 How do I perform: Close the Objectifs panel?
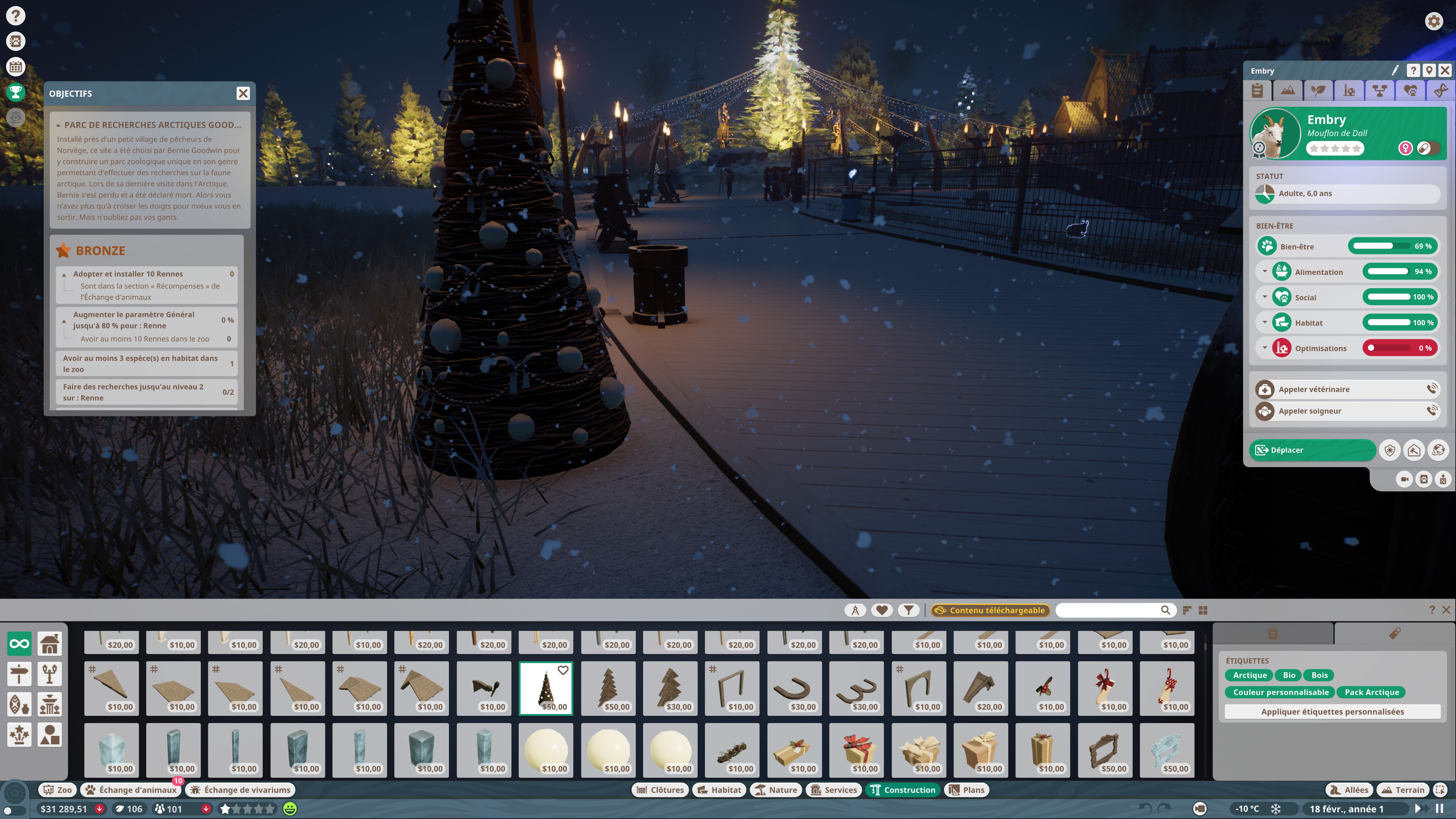tap(243, 93)
